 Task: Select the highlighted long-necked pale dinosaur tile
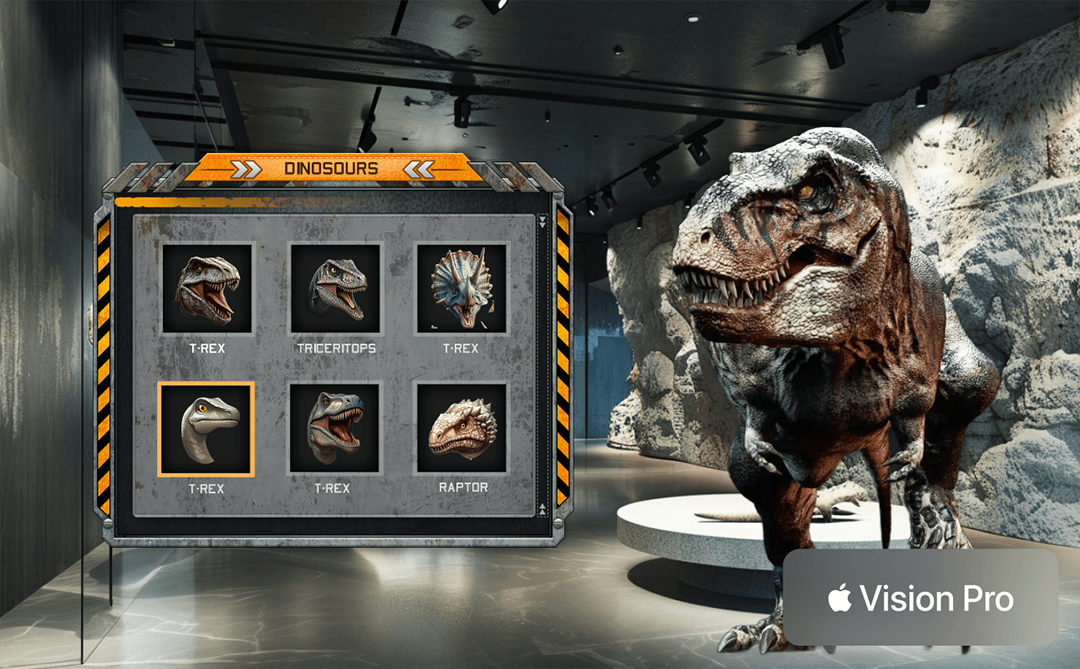click(207, 429)
